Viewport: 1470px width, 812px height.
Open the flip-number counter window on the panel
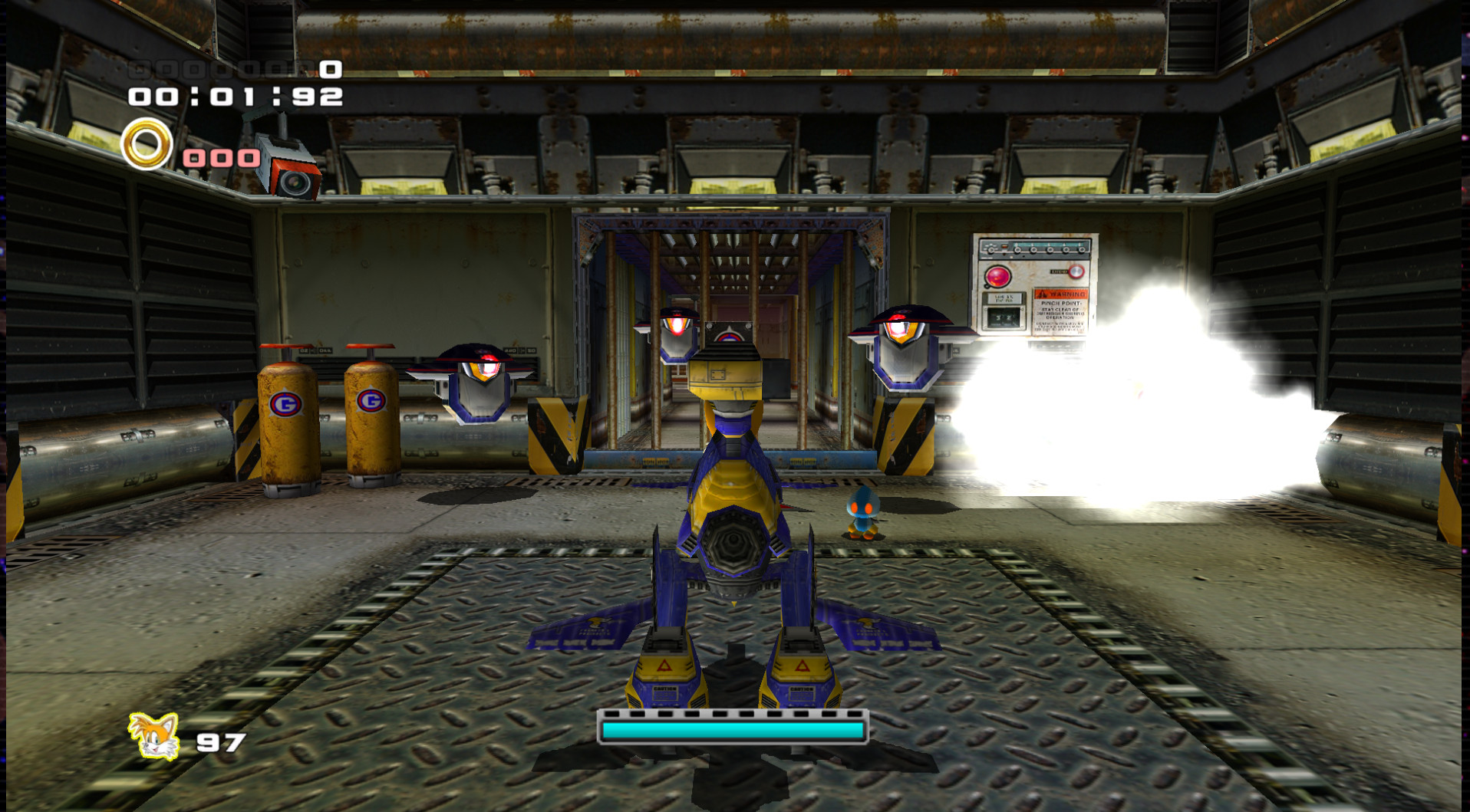coord(1003,317)
